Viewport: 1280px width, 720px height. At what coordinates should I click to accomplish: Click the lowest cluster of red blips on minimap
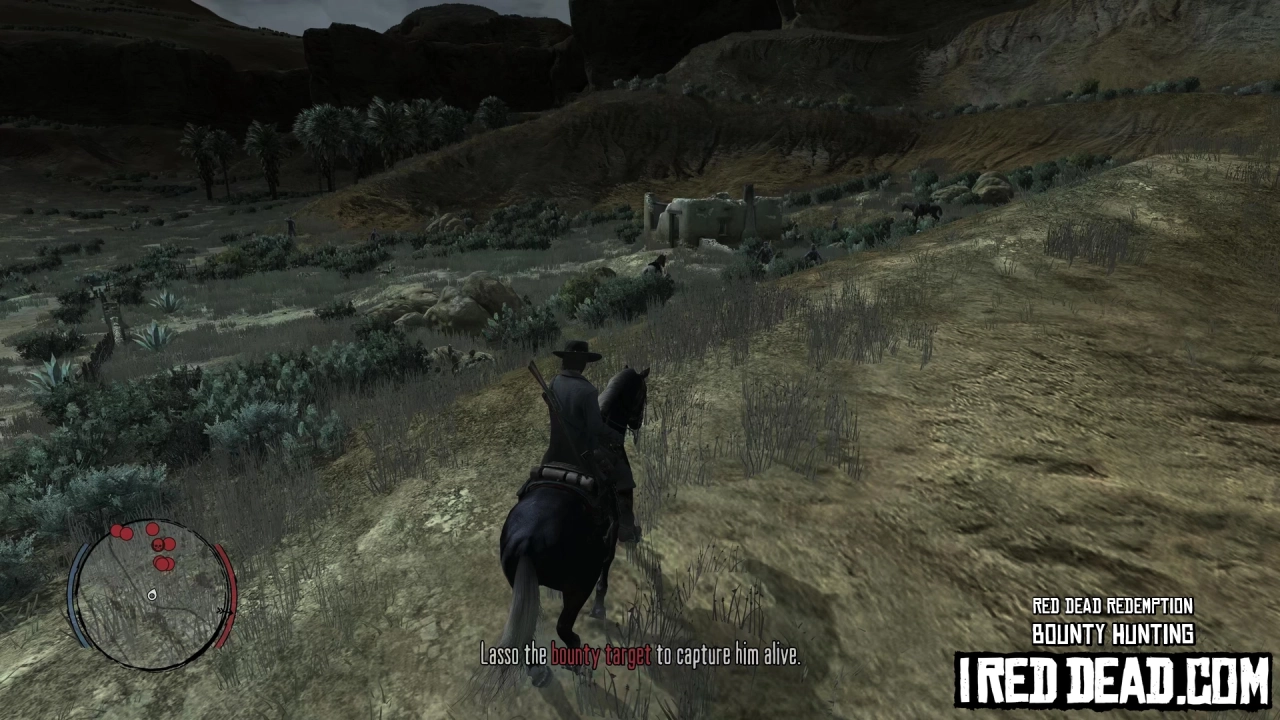pos(163,562)
